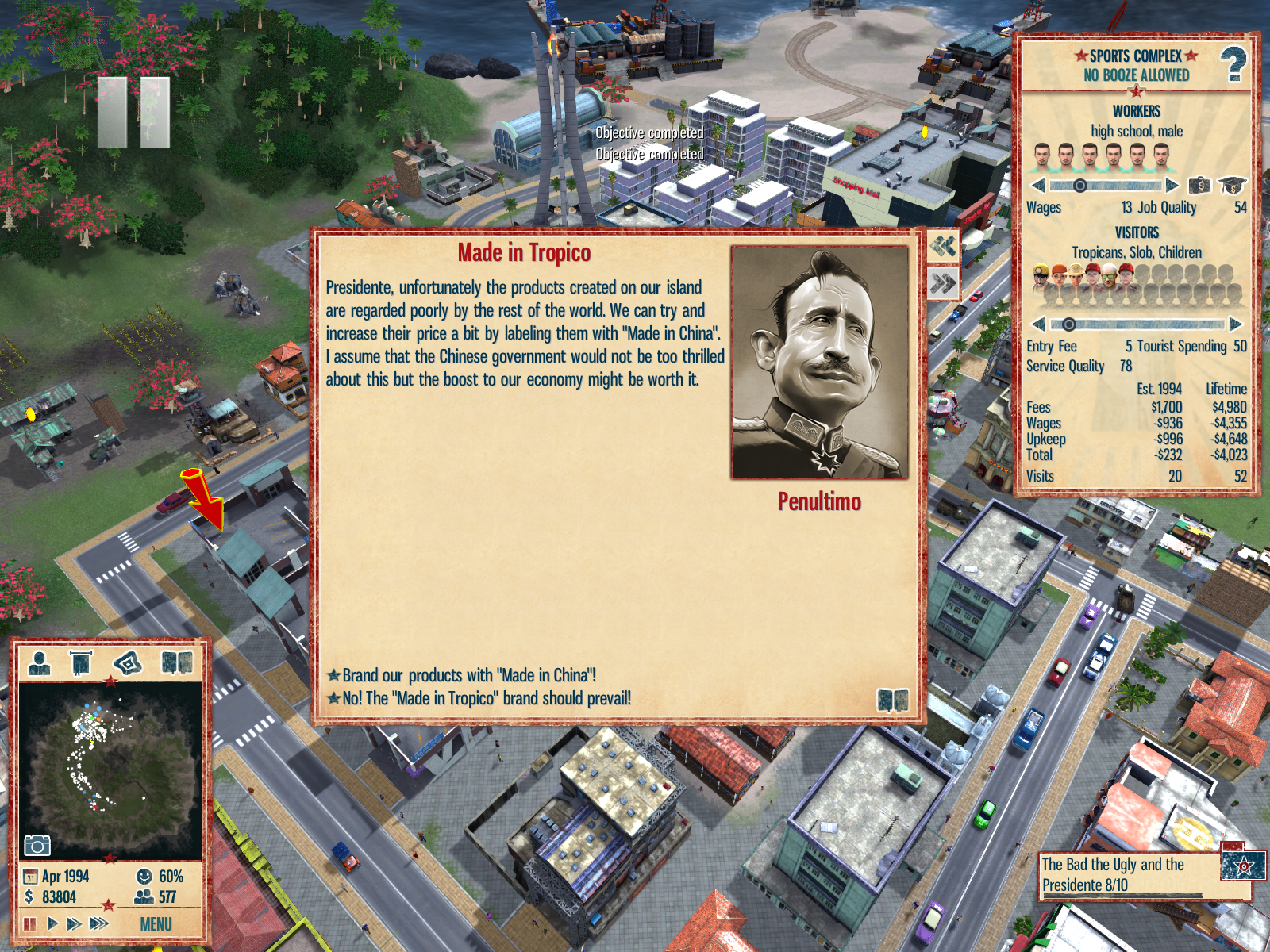Open the El Presidente avatar icon
The width and height of the screenshot is (1270, 952).
click(40, 662)
